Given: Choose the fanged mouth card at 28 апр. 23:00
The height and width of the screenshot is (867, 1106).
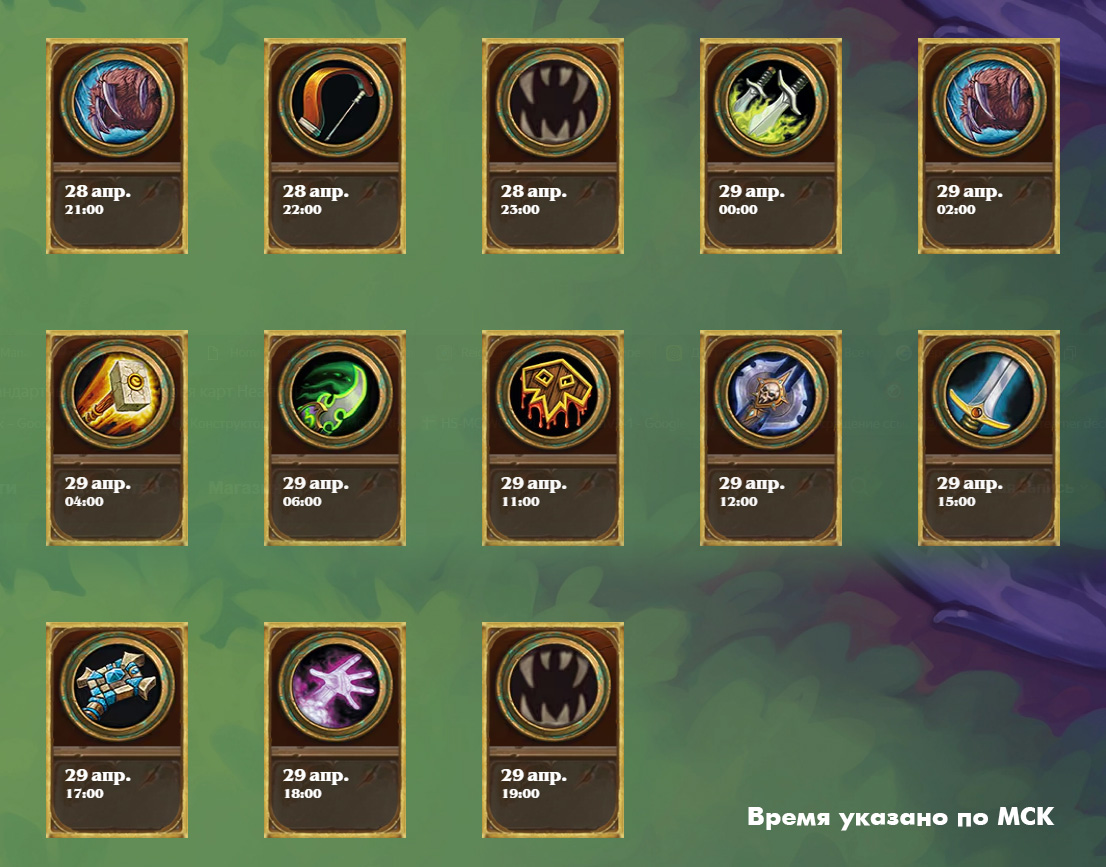Looking at the screenshot, I should pyautogui.click(x=553, y=146).
